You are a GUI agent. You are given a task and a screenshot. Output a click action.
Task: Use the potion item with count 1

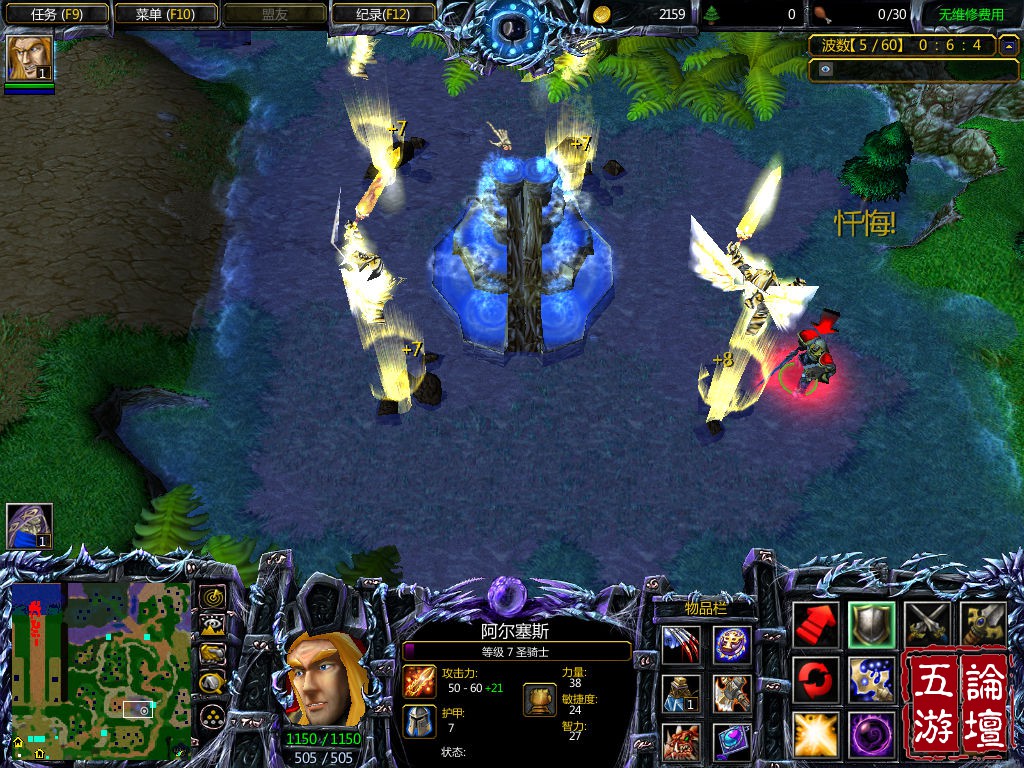[x=681, y=693]
